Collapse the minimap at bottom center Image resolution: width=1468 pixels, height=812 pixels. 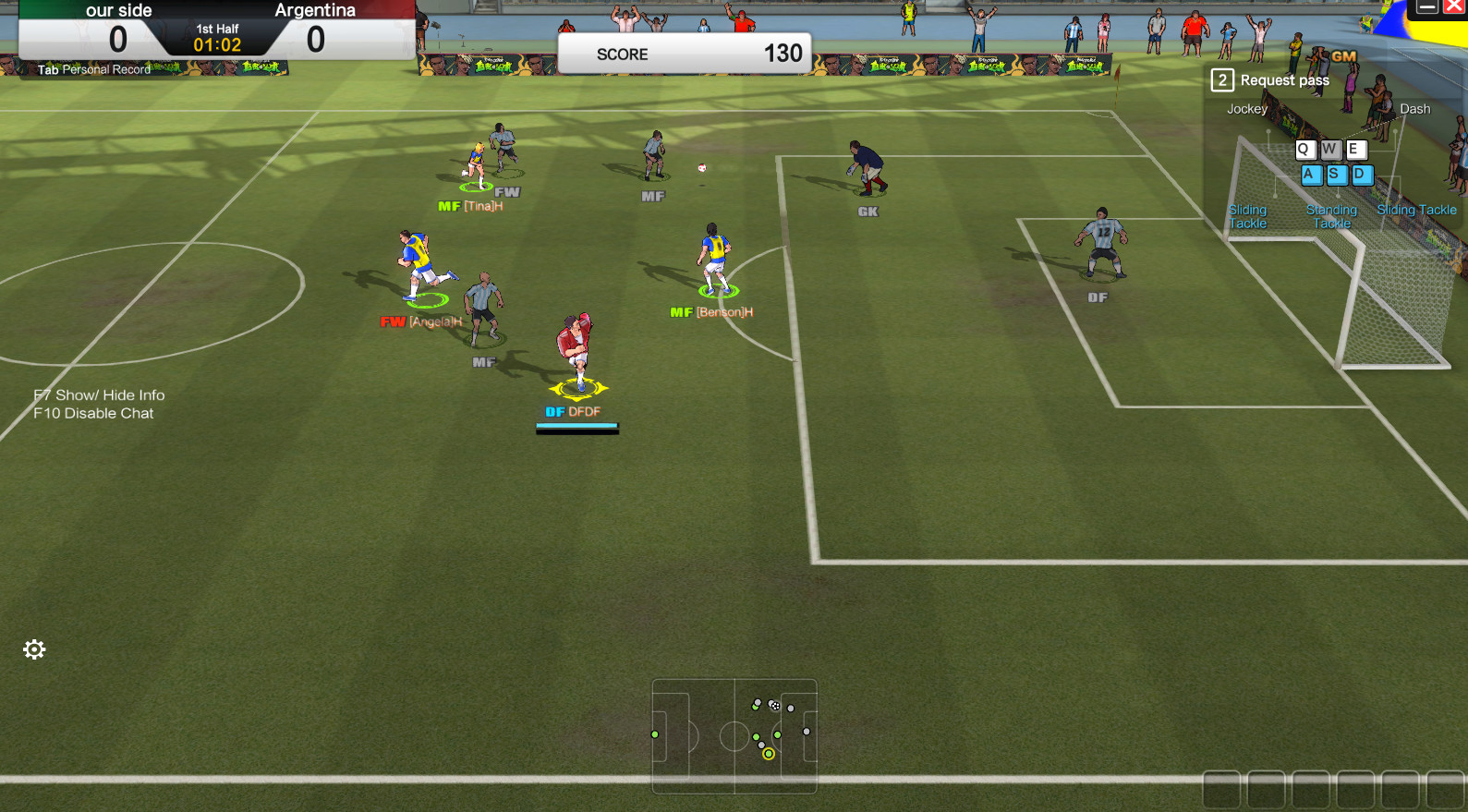pos(734,734)
